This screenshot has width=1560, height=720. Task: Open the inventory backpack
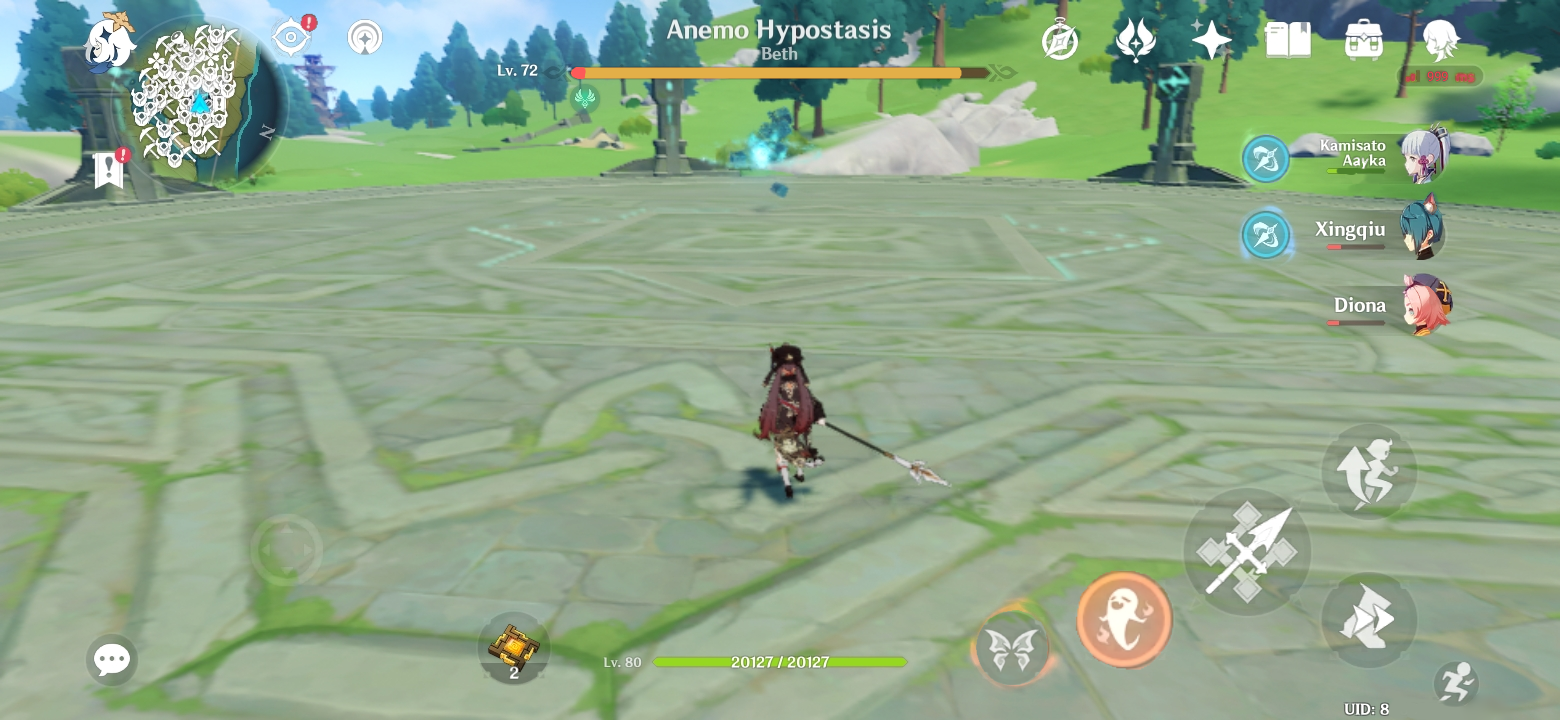[1366, 40]
